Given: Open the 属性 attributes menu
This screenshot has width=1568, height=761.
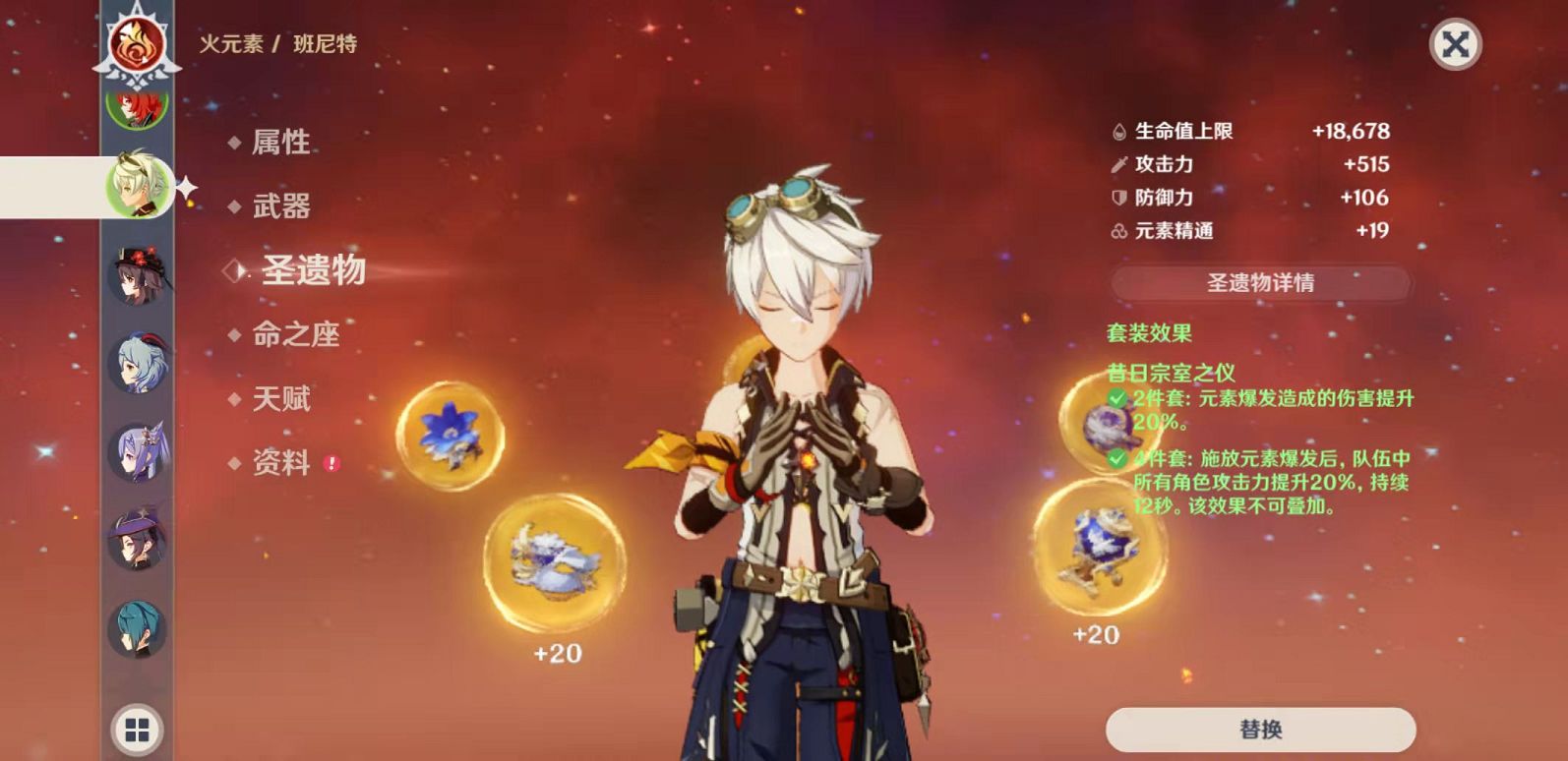Looking at the screenshot, I should click(280, 143).
